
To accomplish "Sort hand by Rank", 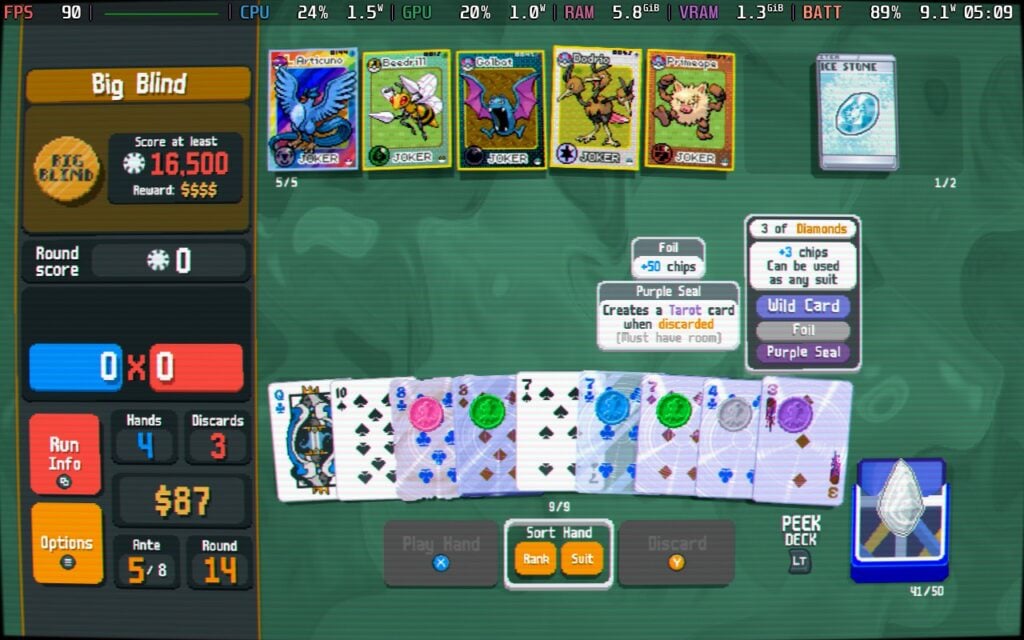I will 536,559.
